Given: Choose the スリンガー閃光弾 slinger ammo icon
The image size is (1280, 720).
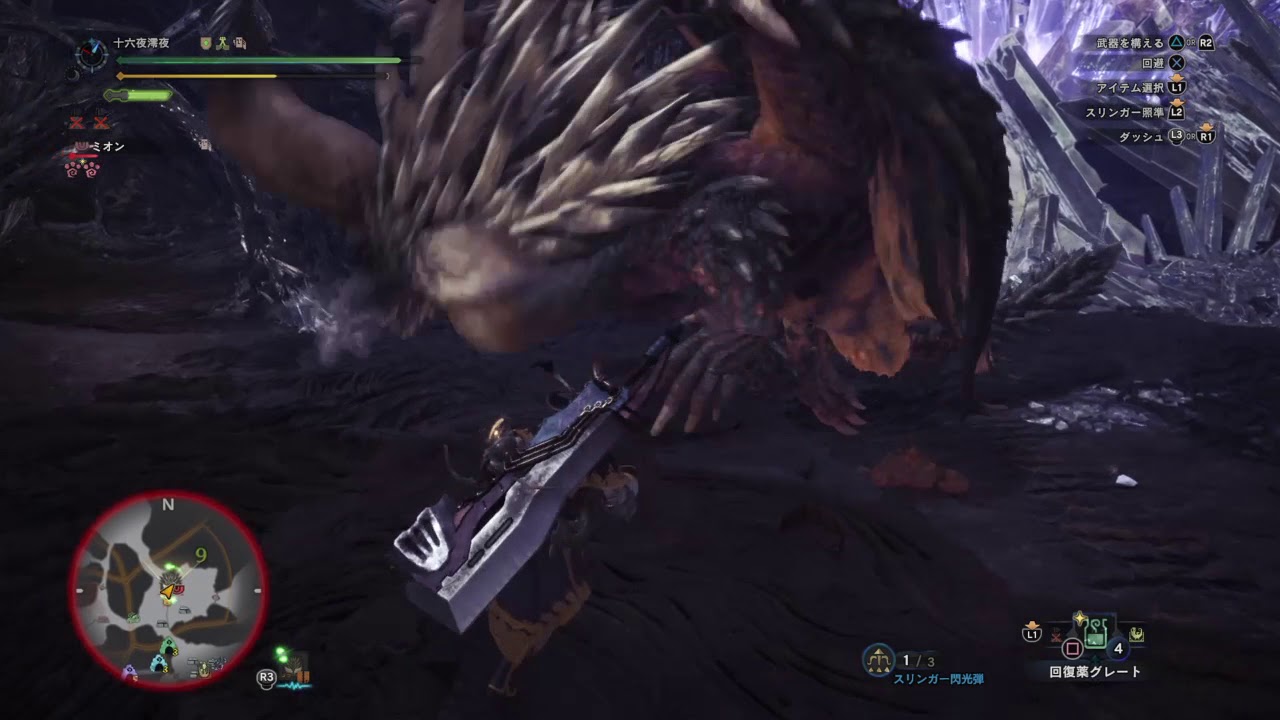Looking at the screenshot, I should point(878,659).
